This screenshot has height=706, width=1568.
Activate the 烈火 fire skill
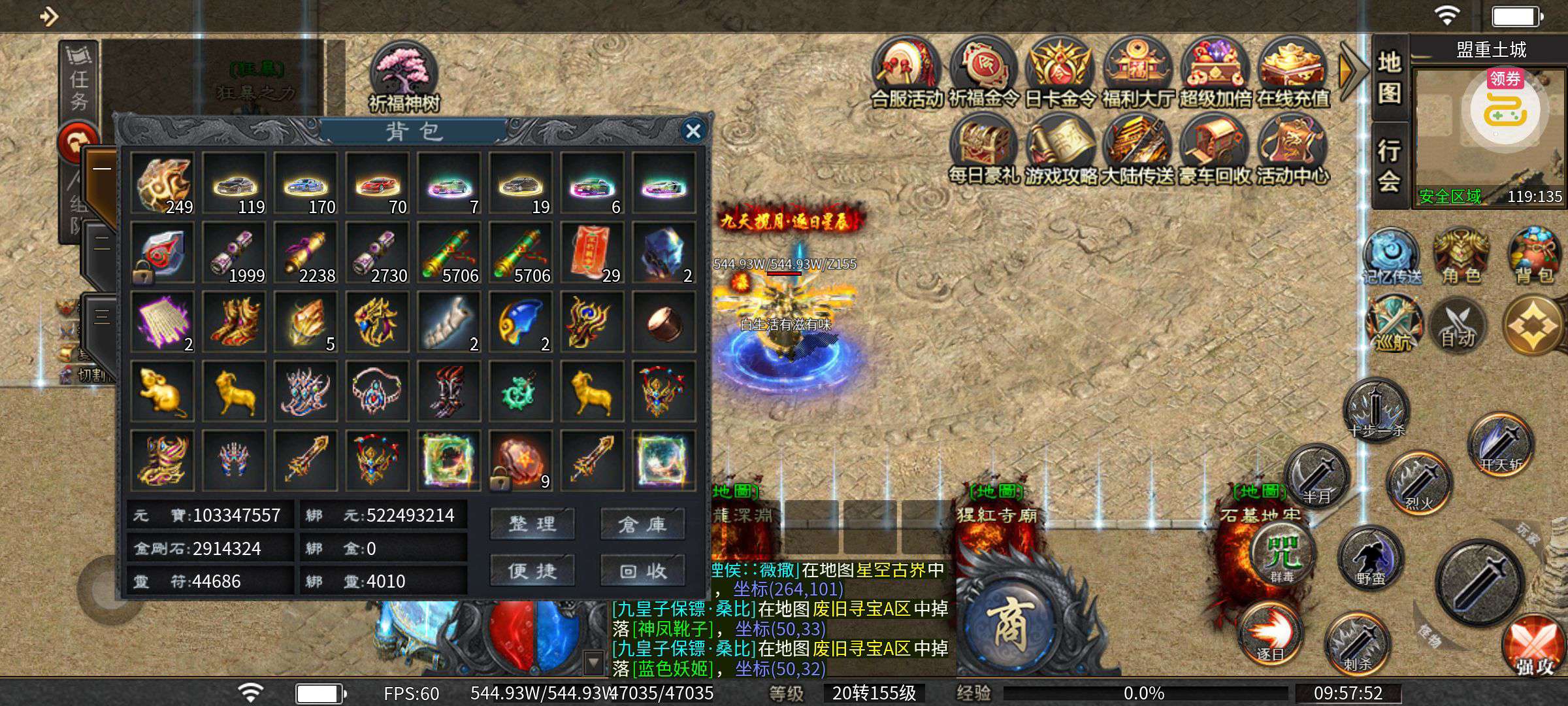(x=1419, y=482)
